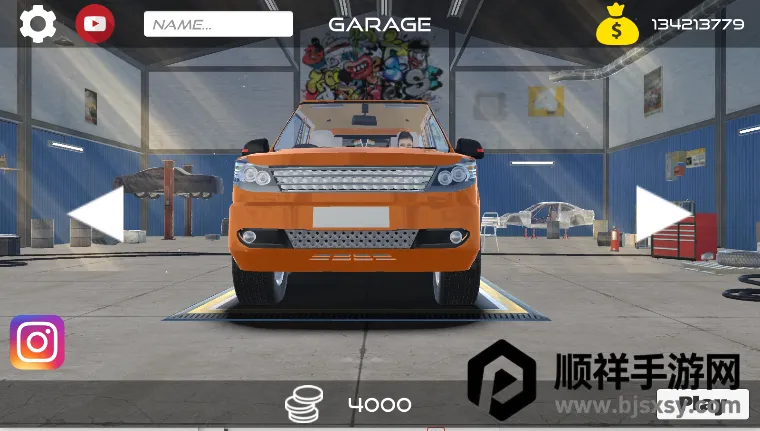Viewport: 760px width, 431px height.
Task: Click the NAME text field
Action: 218,24
